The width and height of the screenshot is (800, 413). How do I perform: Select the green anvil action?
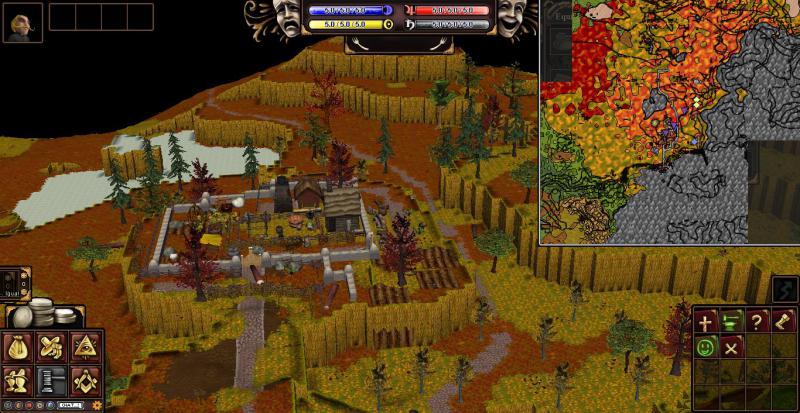pos(732,322)
